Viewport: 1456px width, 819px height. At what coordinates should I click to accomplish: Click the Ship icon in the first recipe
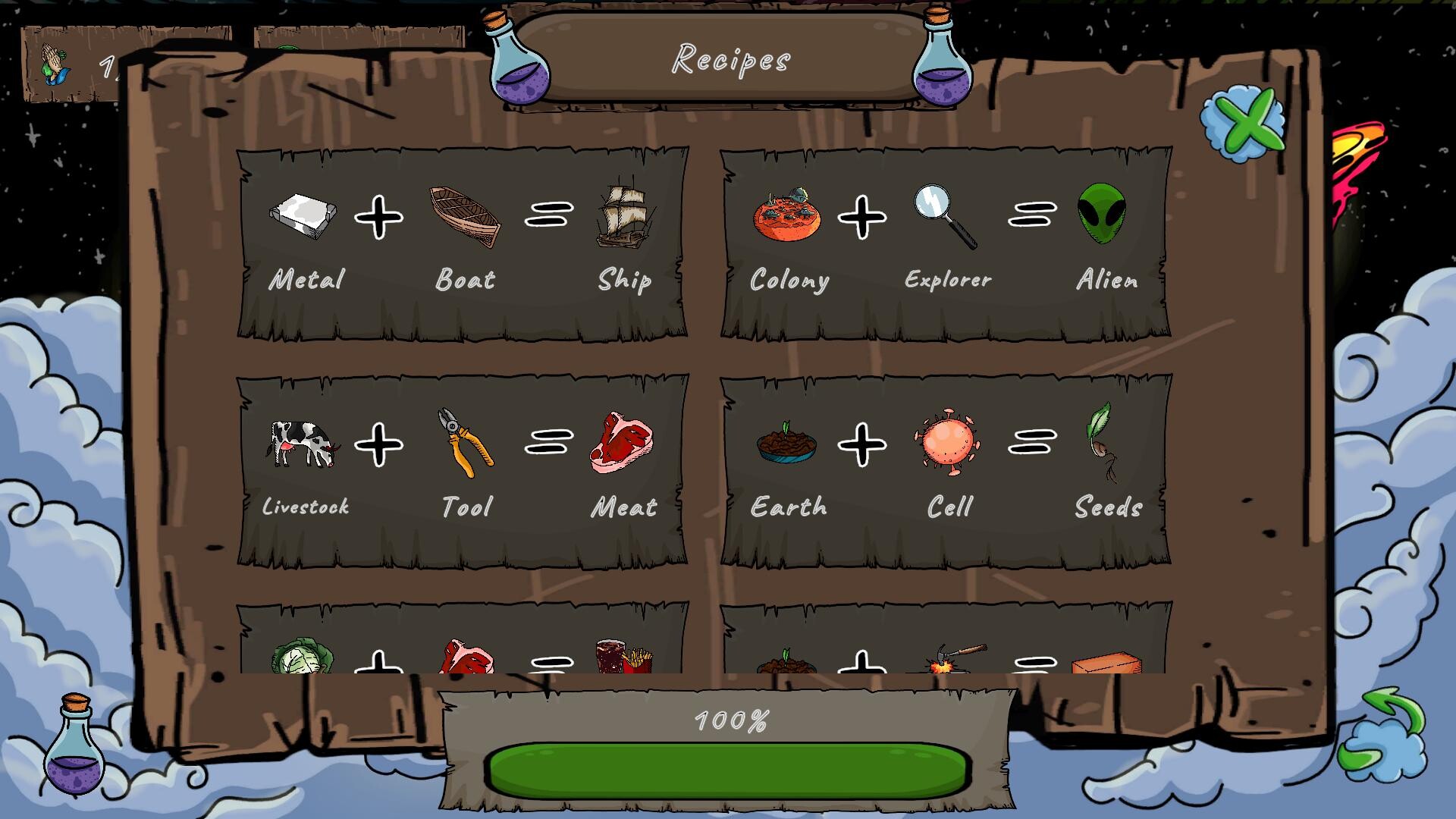click(626, 216)
